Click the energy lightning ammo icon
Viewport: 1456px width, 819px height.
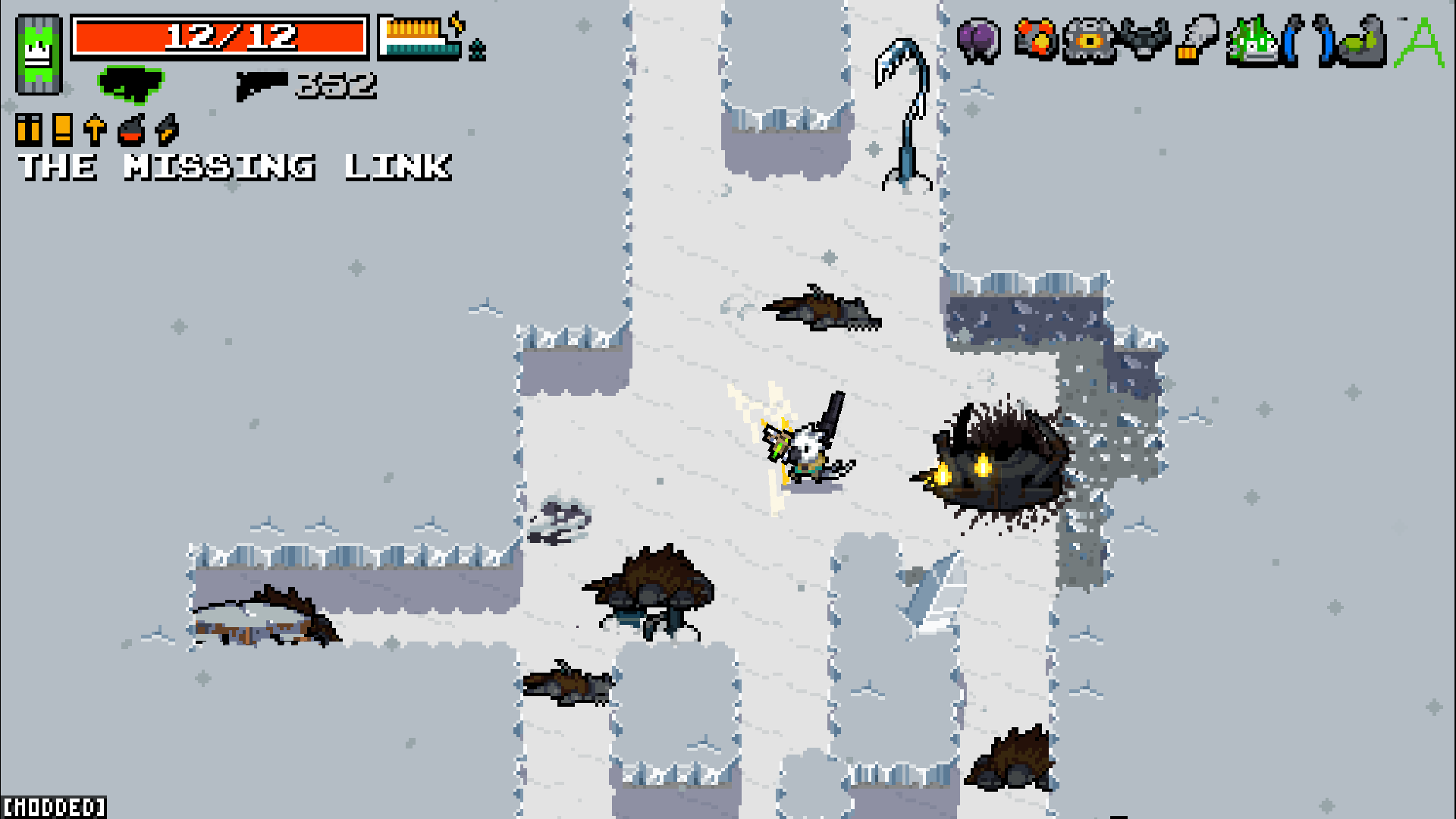click(x=166, y=130)
